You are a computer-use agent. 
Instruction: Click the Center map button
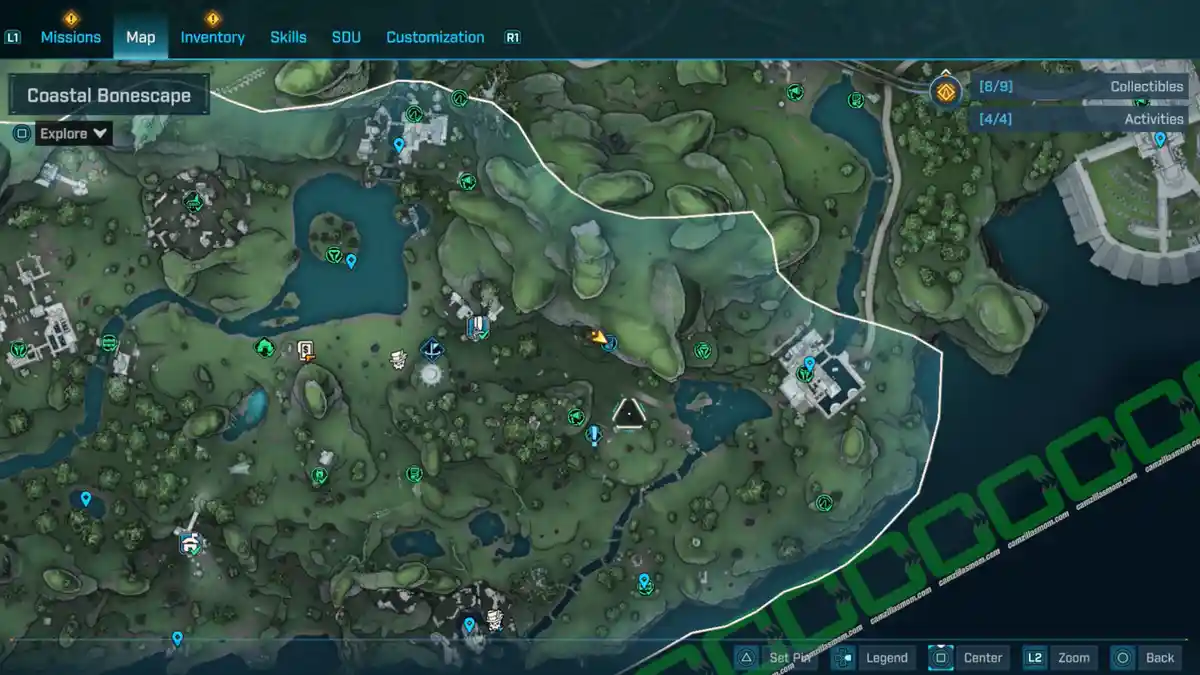tap(968, 657)
